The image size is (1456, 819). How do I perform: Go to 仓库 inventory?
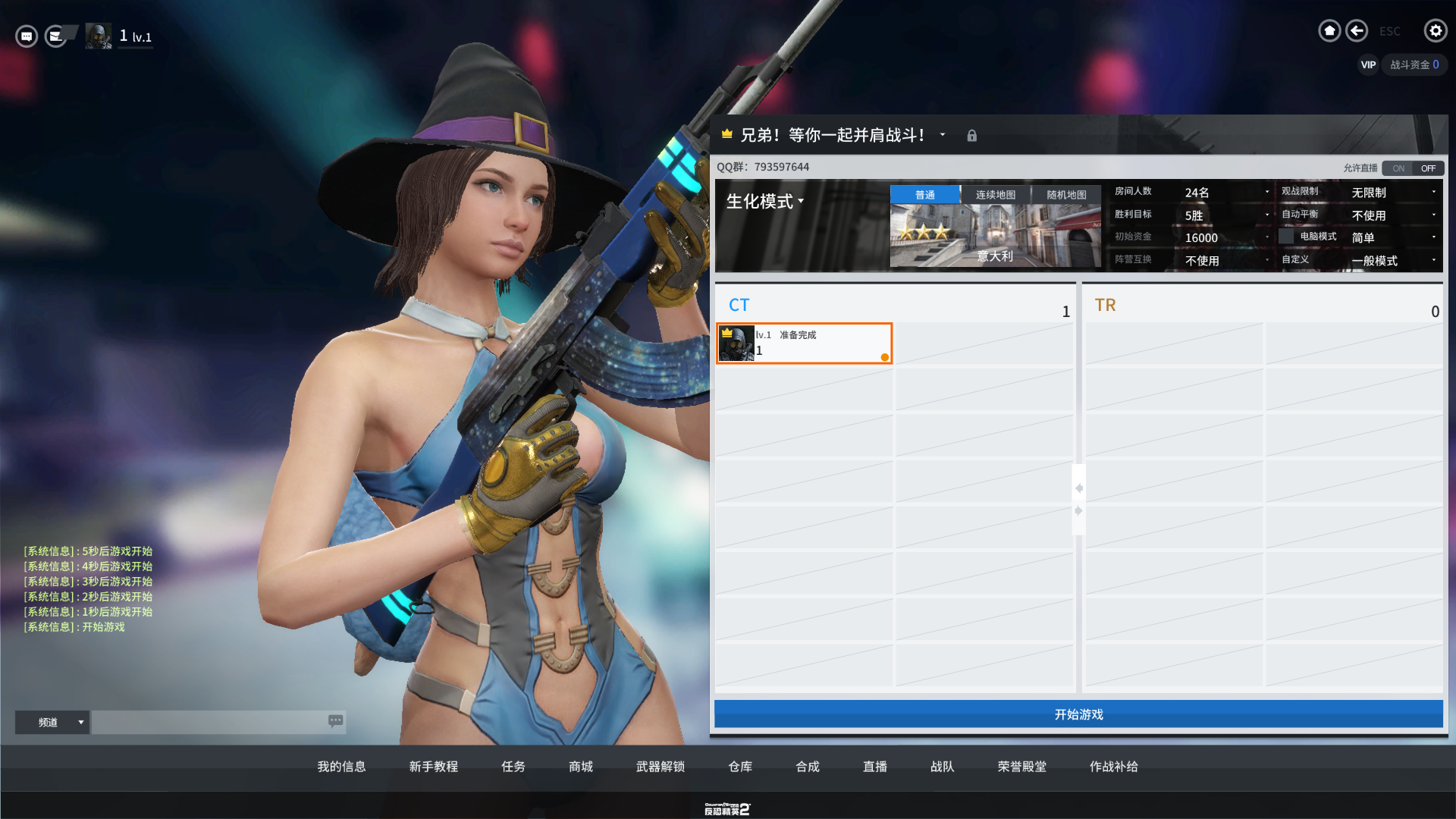pos(740,767)
